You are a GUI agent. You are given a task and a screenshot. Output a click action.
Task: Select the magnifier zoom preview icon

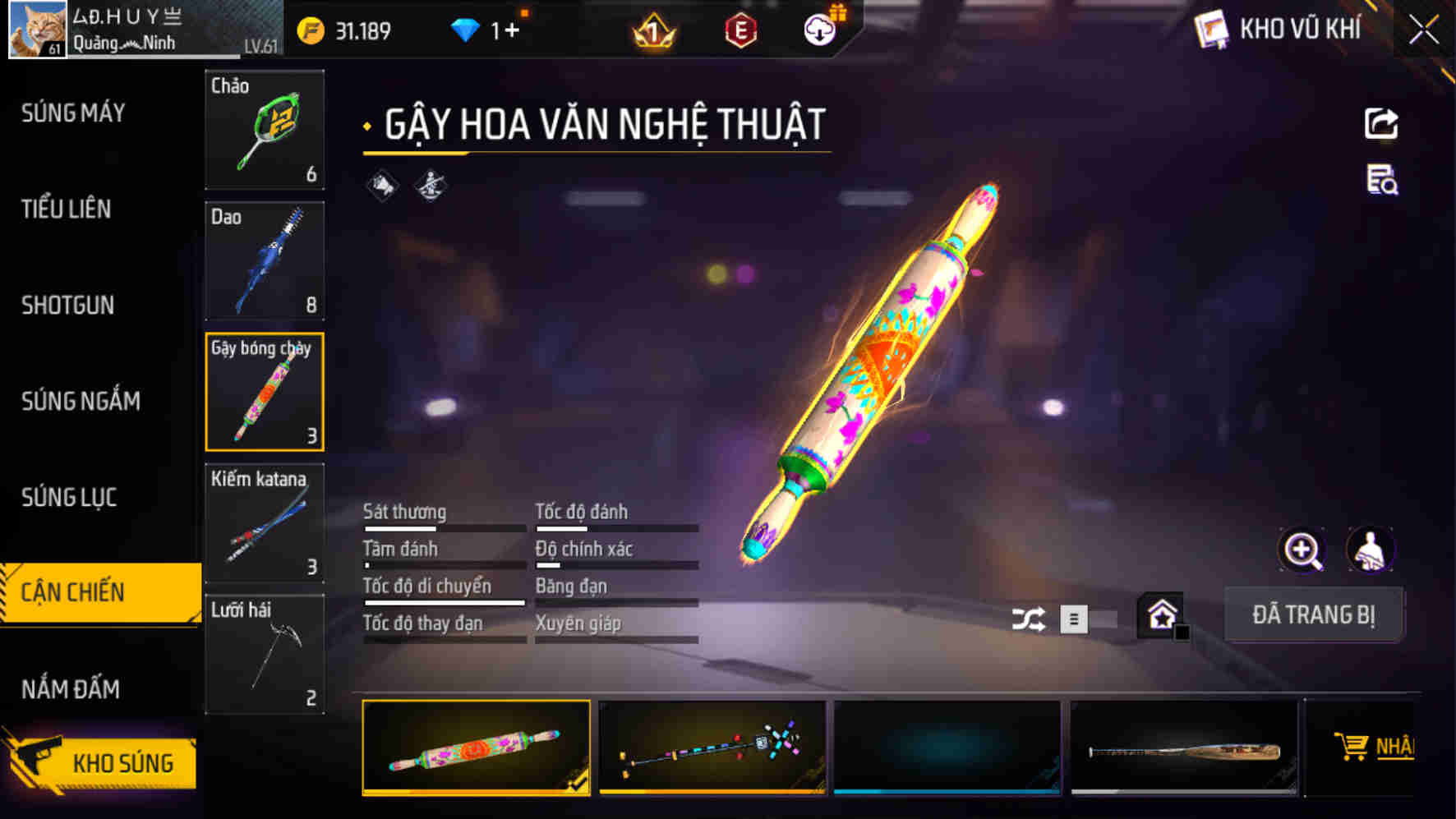[x=1303, y=550]
